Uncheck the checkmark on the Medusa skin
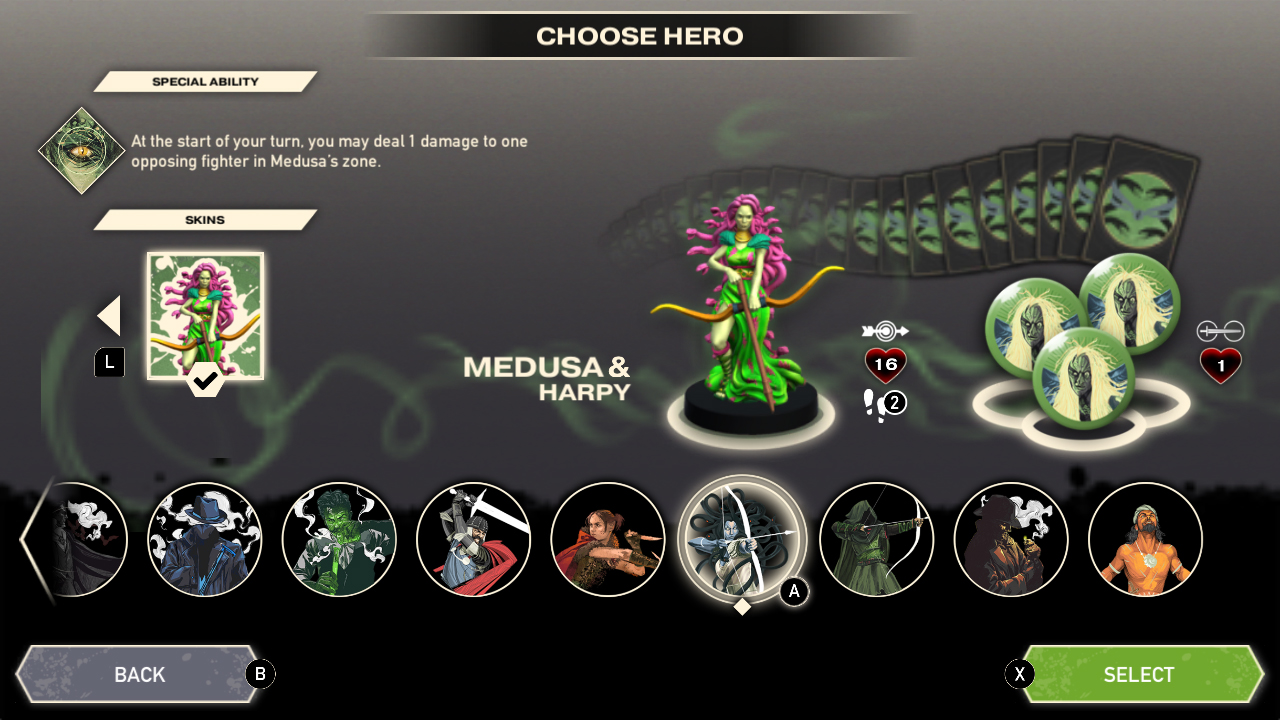Screen dimensions: 1280x720 pyautogui.click(x=205, y=382)
